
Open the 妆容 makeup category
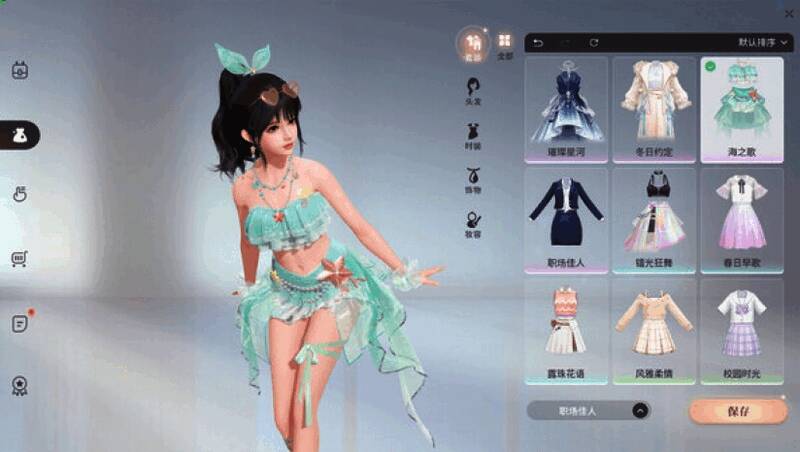pyautogui.click(x=473, y=224)
